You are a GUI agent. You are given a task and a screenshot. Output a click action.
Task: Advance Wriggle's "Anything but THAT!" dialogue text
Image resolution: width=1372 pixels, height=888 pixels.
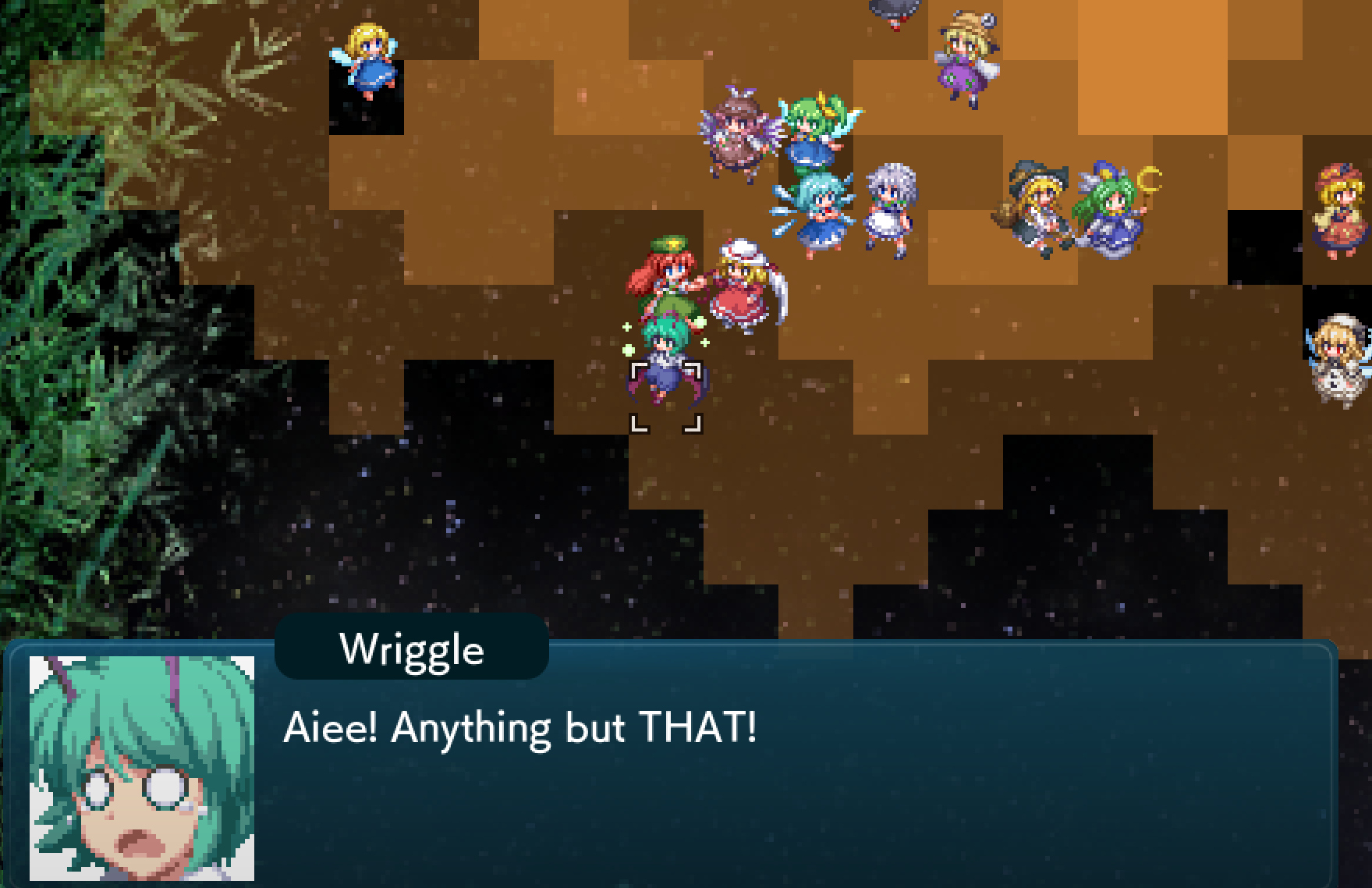coord(519,728)
